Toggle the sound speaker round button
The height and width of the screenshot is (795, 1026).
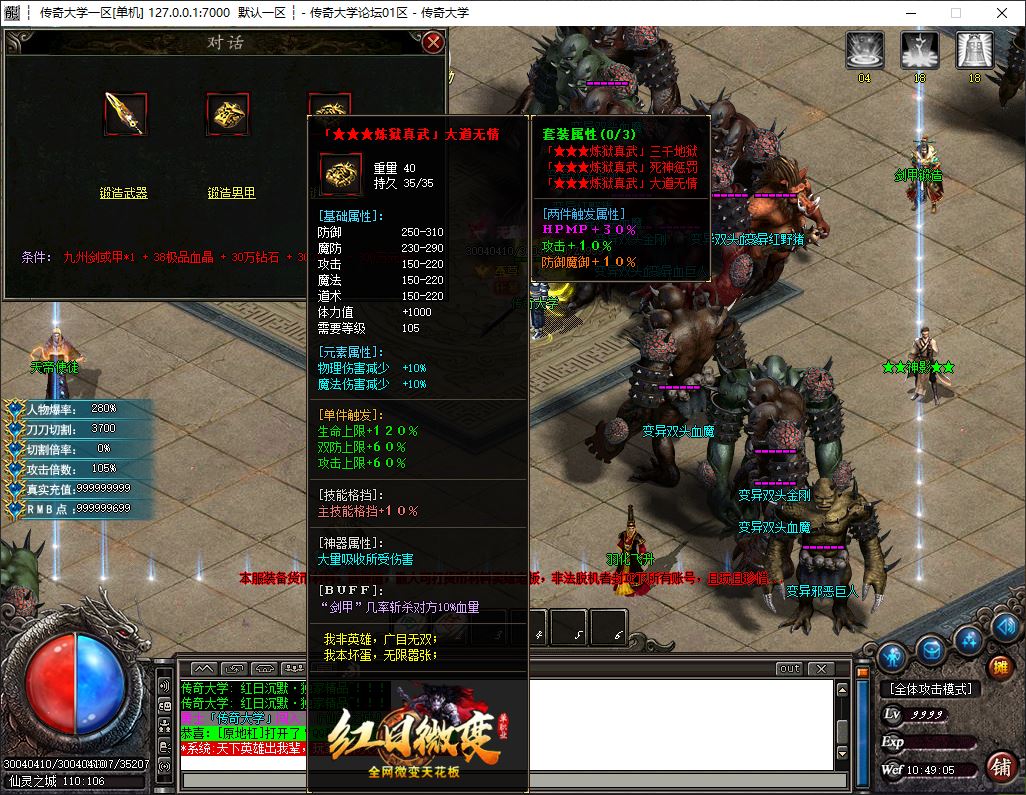pos(1004,628)
